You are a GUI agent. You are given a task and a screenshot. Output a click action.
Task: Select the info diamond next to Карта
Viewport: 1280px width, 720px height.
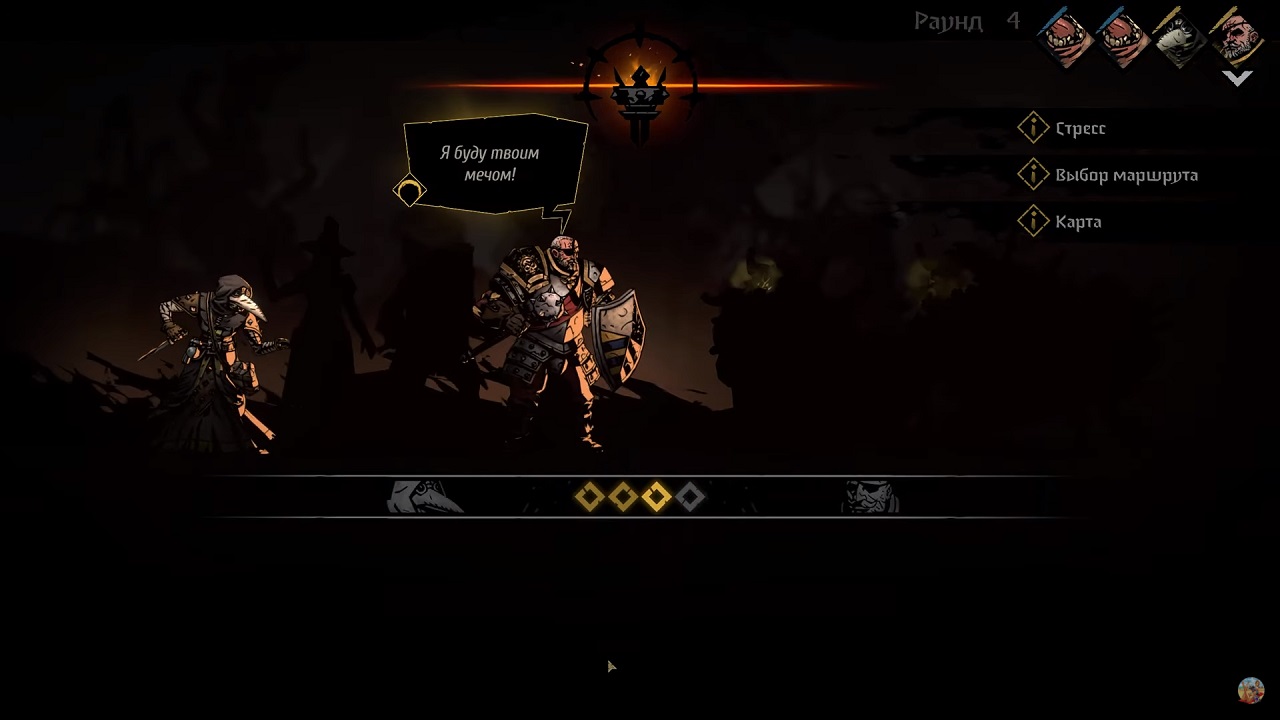coord(1034,221)
